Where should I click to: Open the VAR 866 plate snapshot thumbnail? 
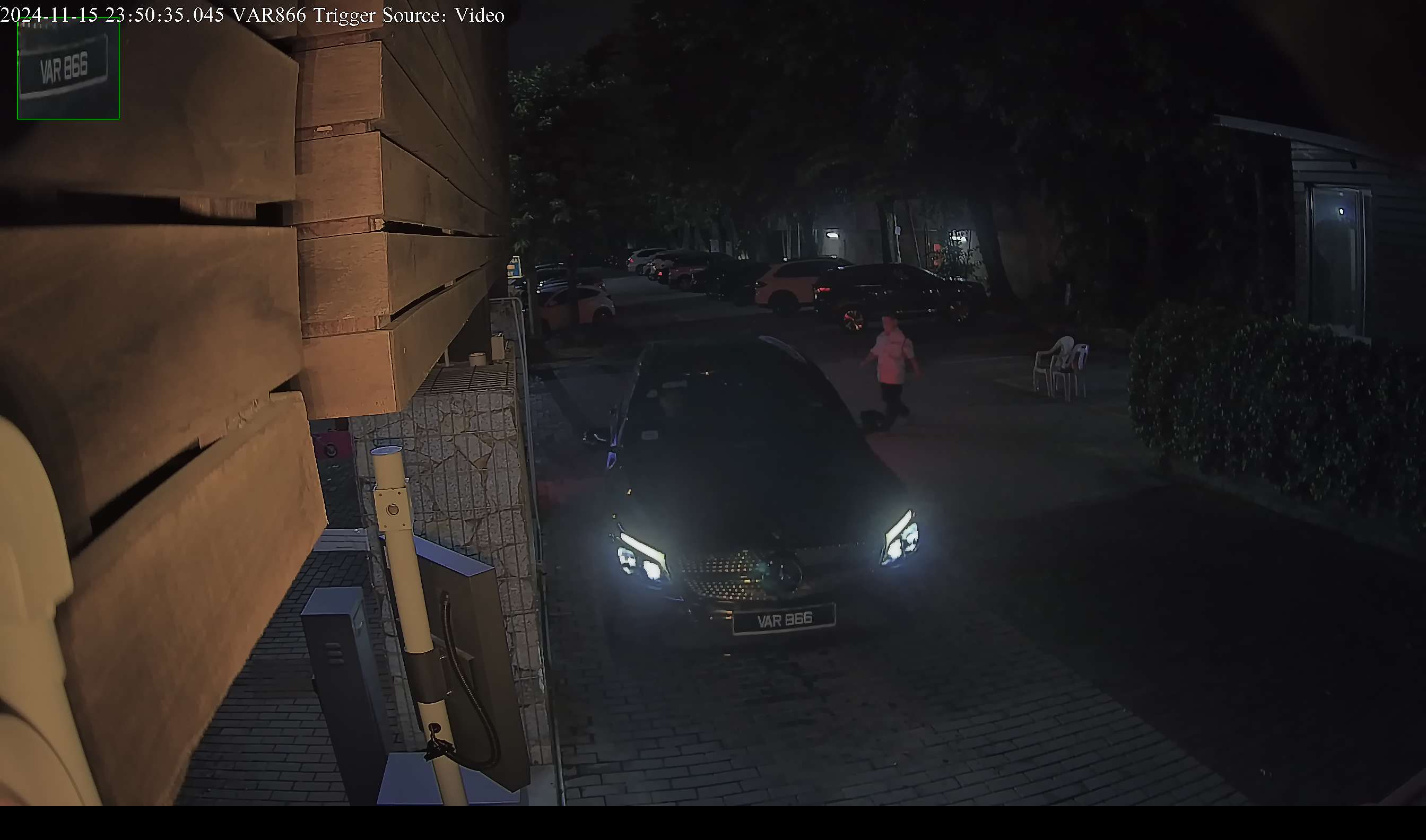click(68, 68)
